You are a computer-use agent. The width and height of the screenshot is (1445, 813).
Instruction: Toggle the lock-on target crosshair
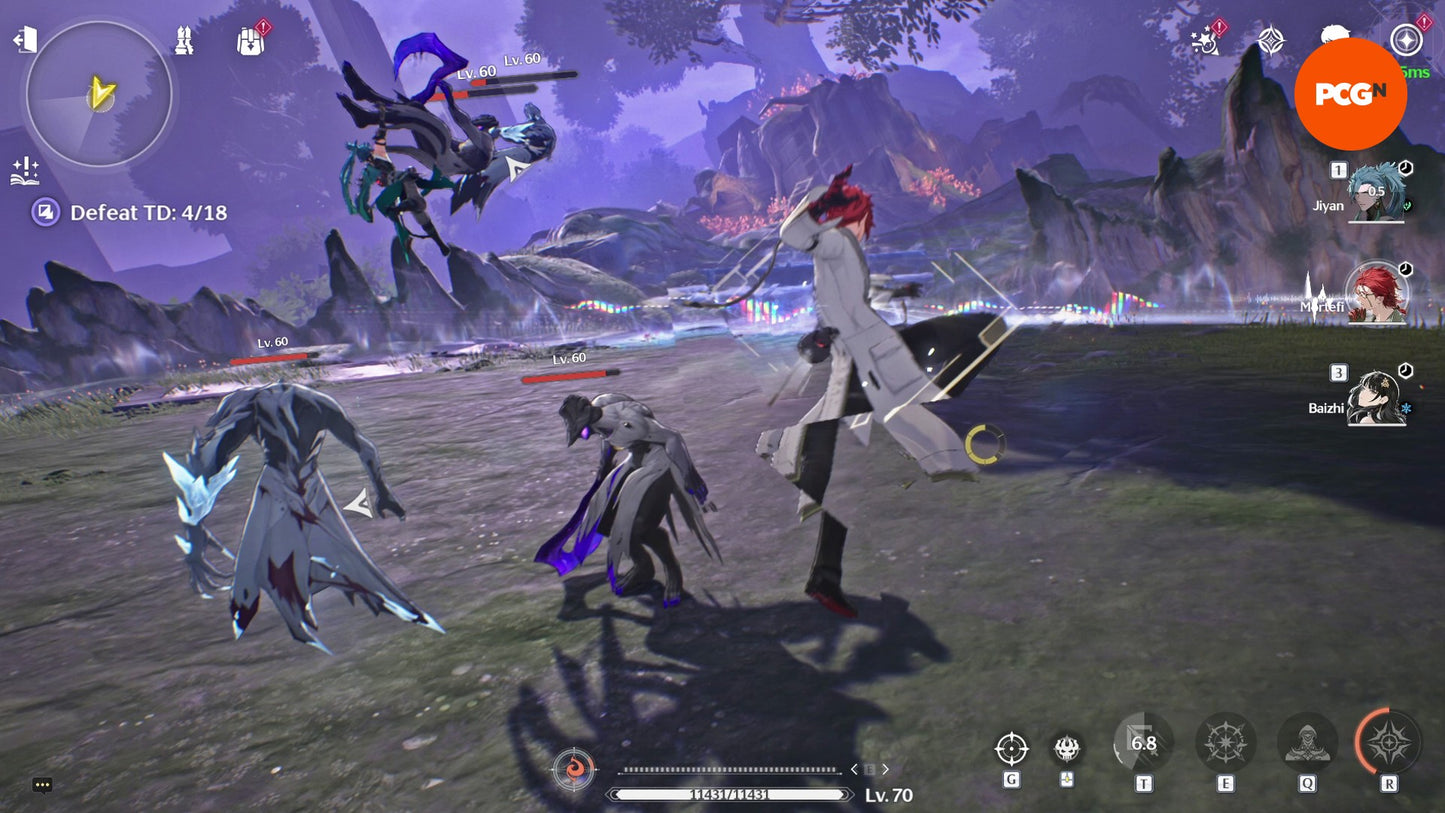coord(1011,748)
